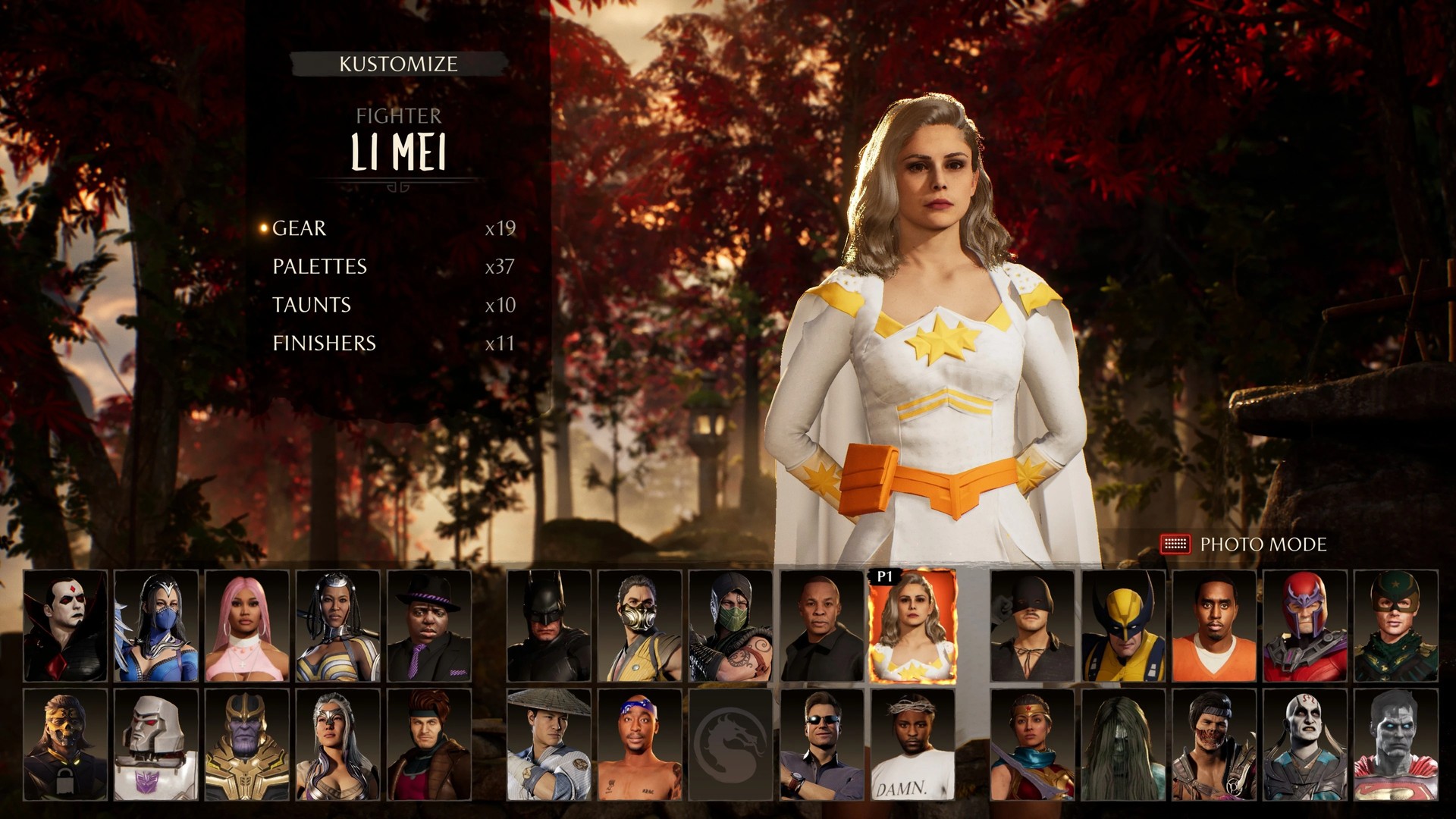Screen dimensions: 1456x819
Task: Select the Palettes menu entry
Action: [x=319, y=267]
